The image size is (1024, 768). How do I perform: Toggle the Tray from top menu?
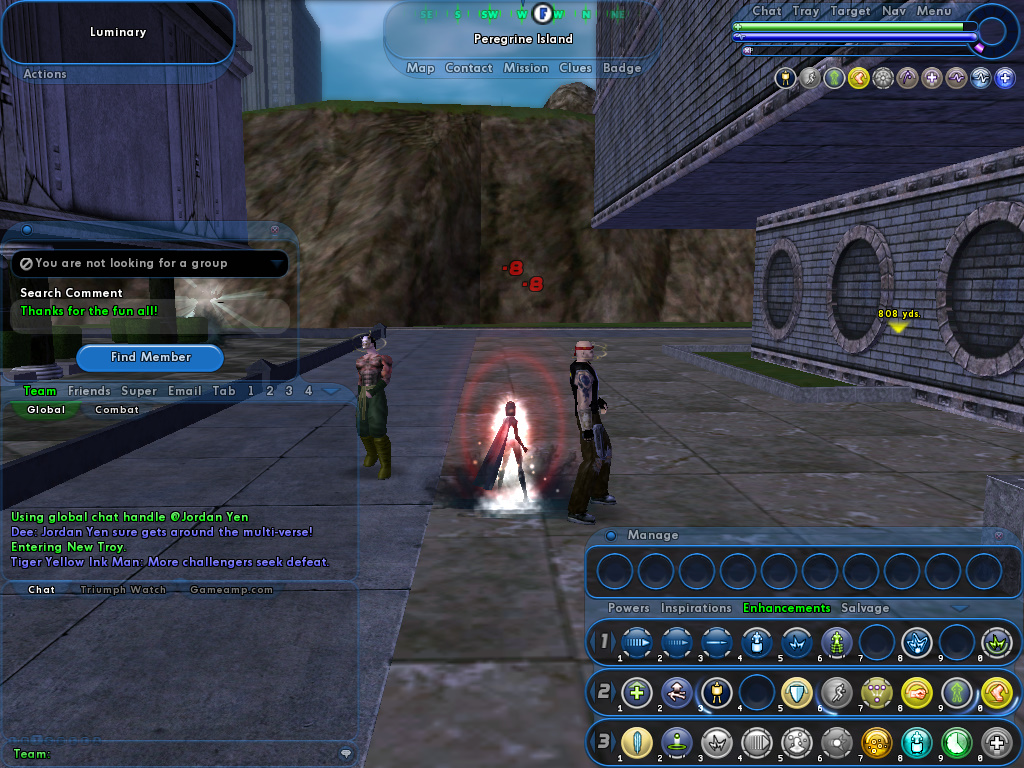pos(806,11)
